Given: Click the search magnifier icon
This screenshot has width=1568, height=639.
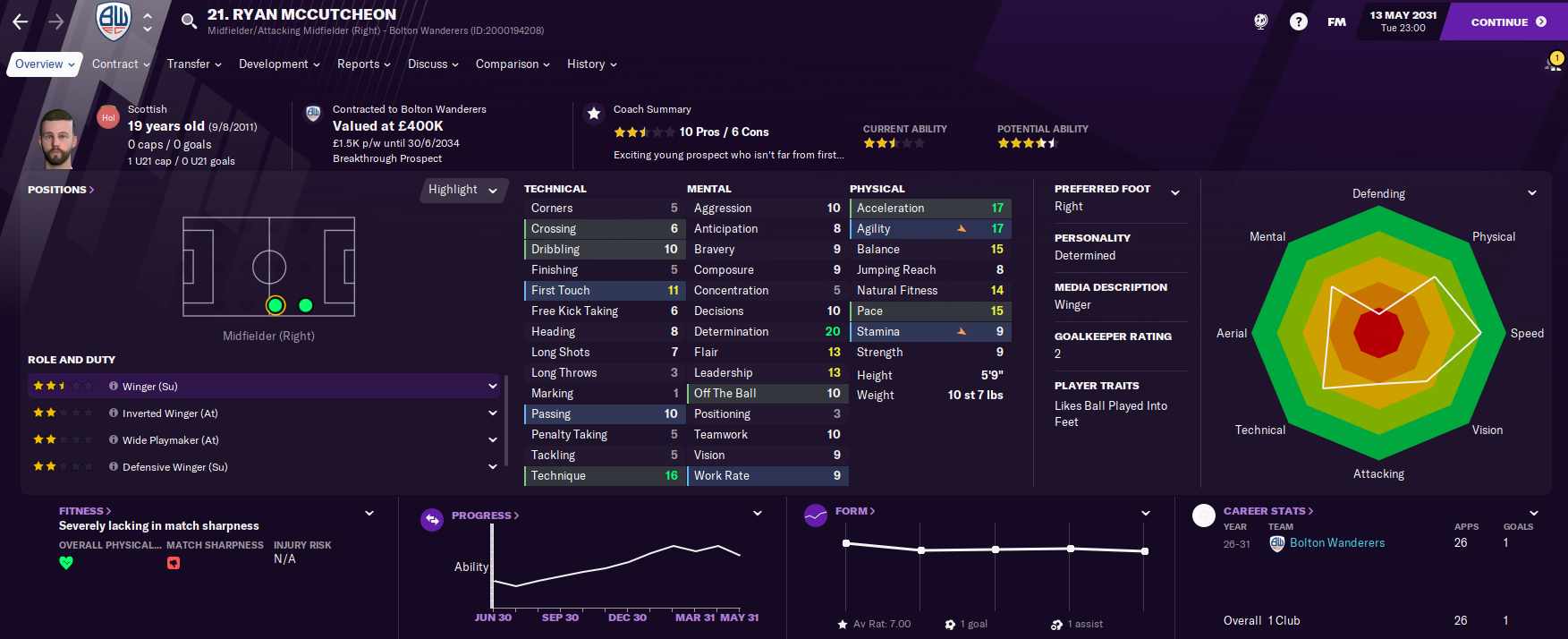Looking at the screenshot, I should click(189, 21).
